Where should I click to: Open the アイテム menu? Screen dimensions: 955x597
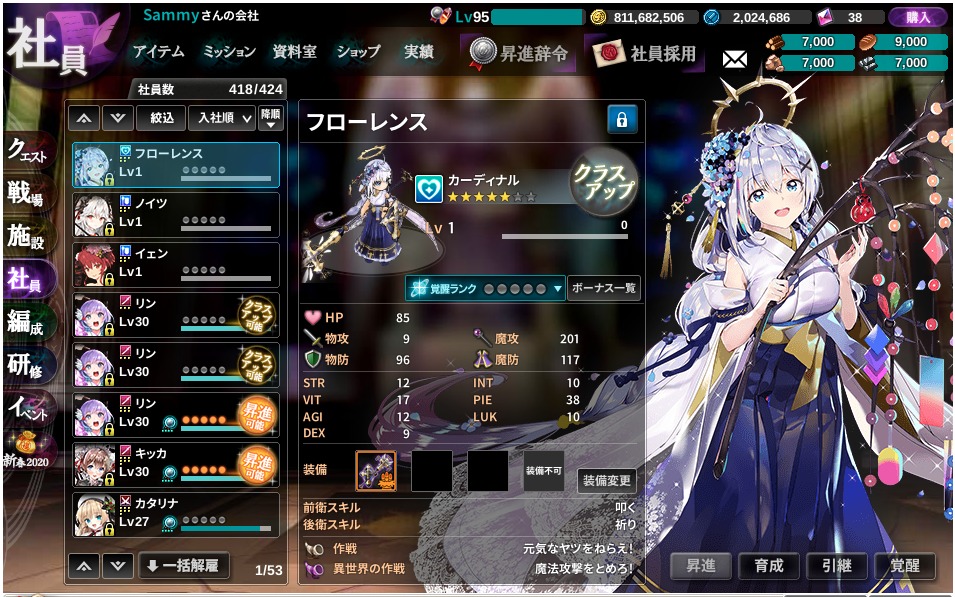[159, 52]
